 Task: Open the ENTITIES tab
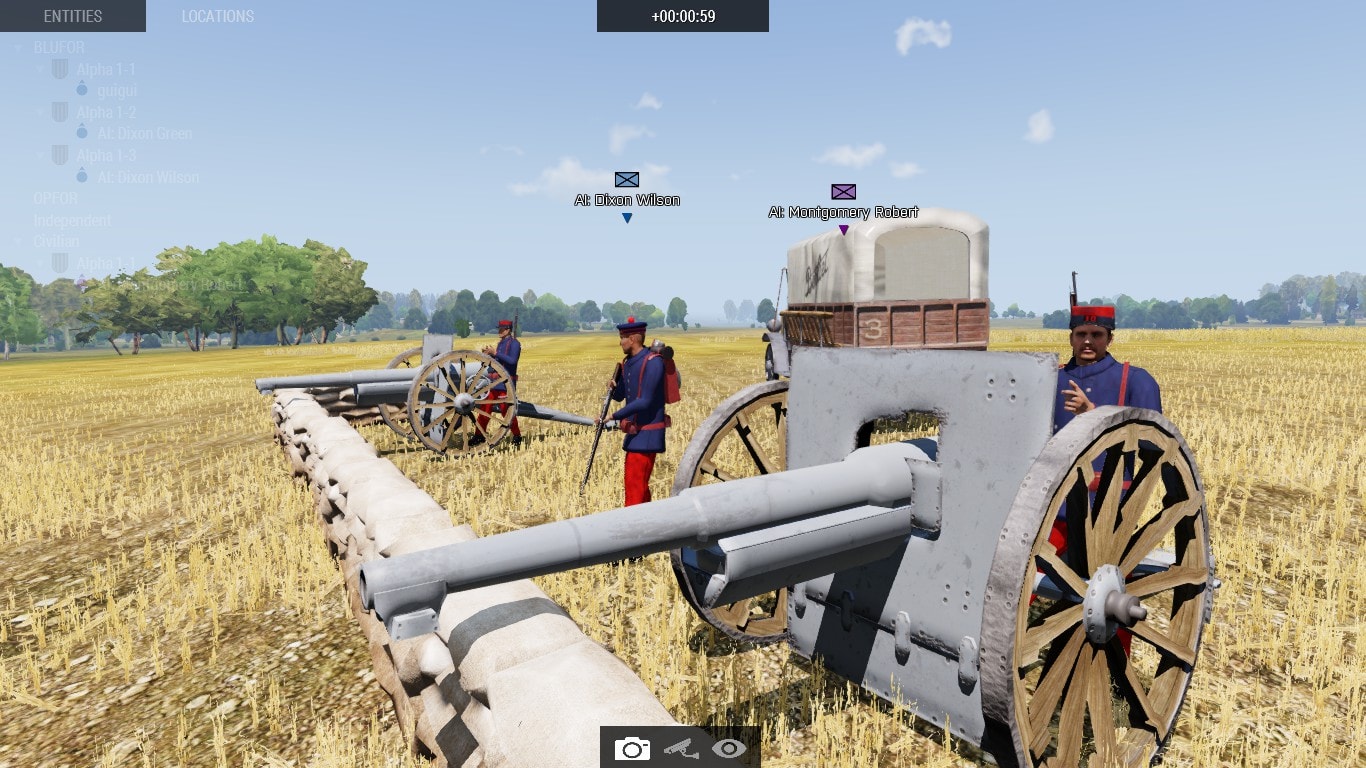pos(72,16)
